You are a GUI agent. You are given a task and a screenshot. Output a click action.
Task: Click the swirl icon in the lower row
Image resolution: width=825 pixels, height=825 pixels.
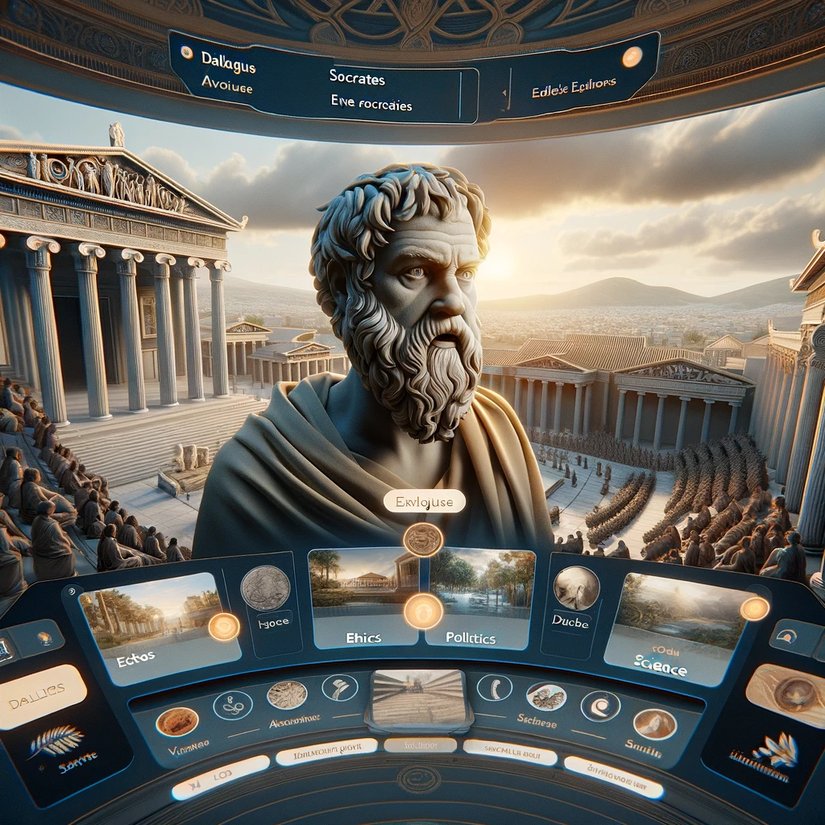pos(233,705)
